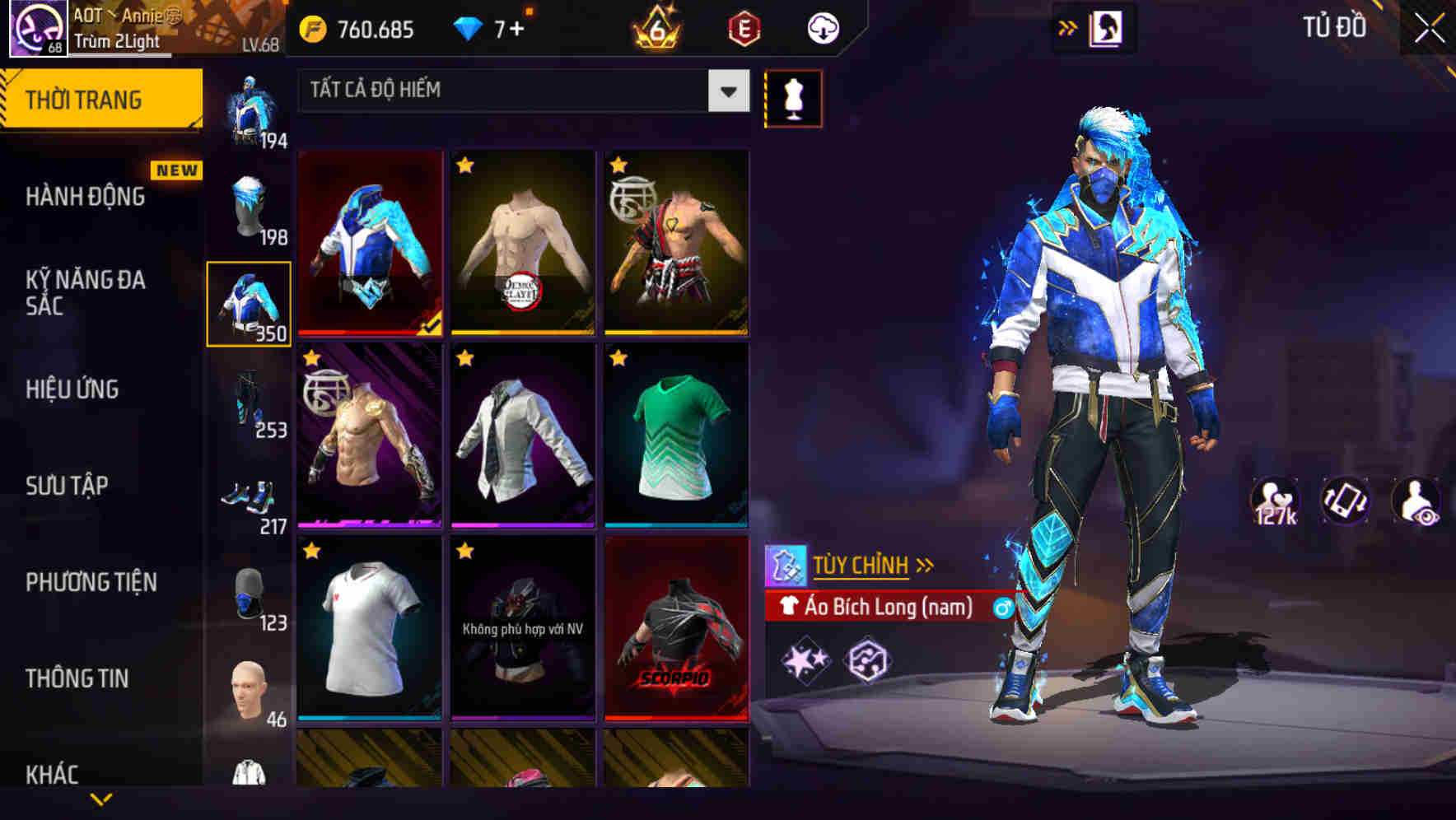
Task: Expand TÙY CHỈNH with the double arrow
Action: point(926,564)
